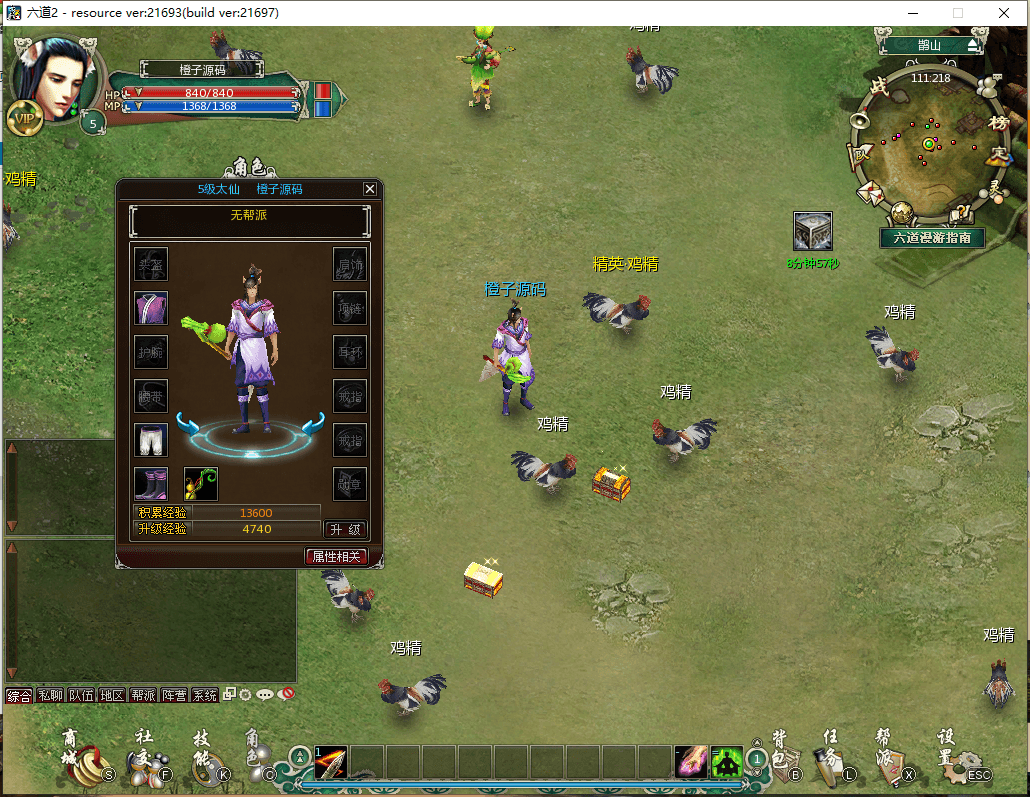The height and width of the screenshot is (797, 1030).
Task: Select the equipped purple boots slot
Action: point(151,484)
